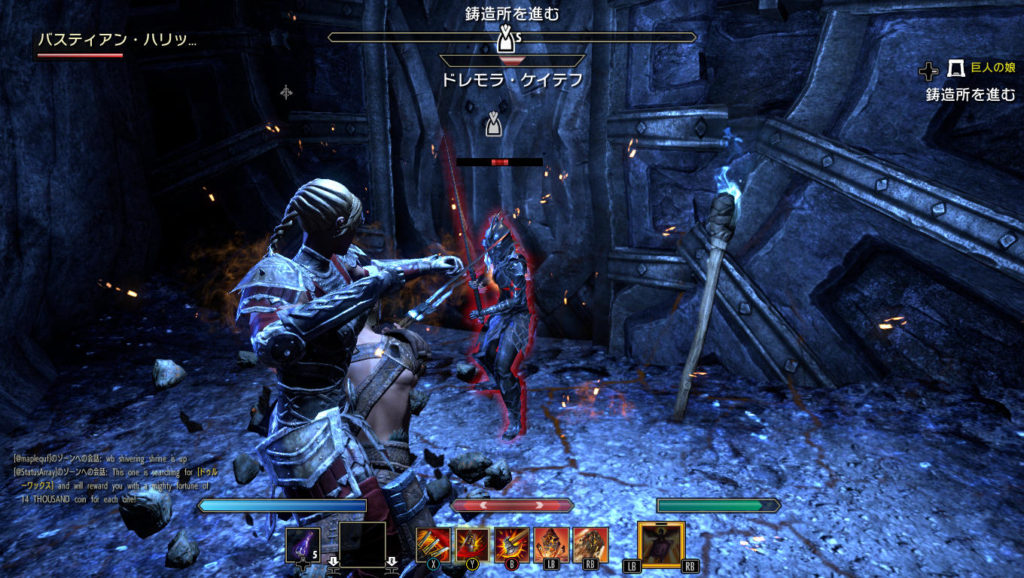1024x578 pixels.
Task: Select the バスティアン・ハリッ companion frame
Action: tap(117, 41)
